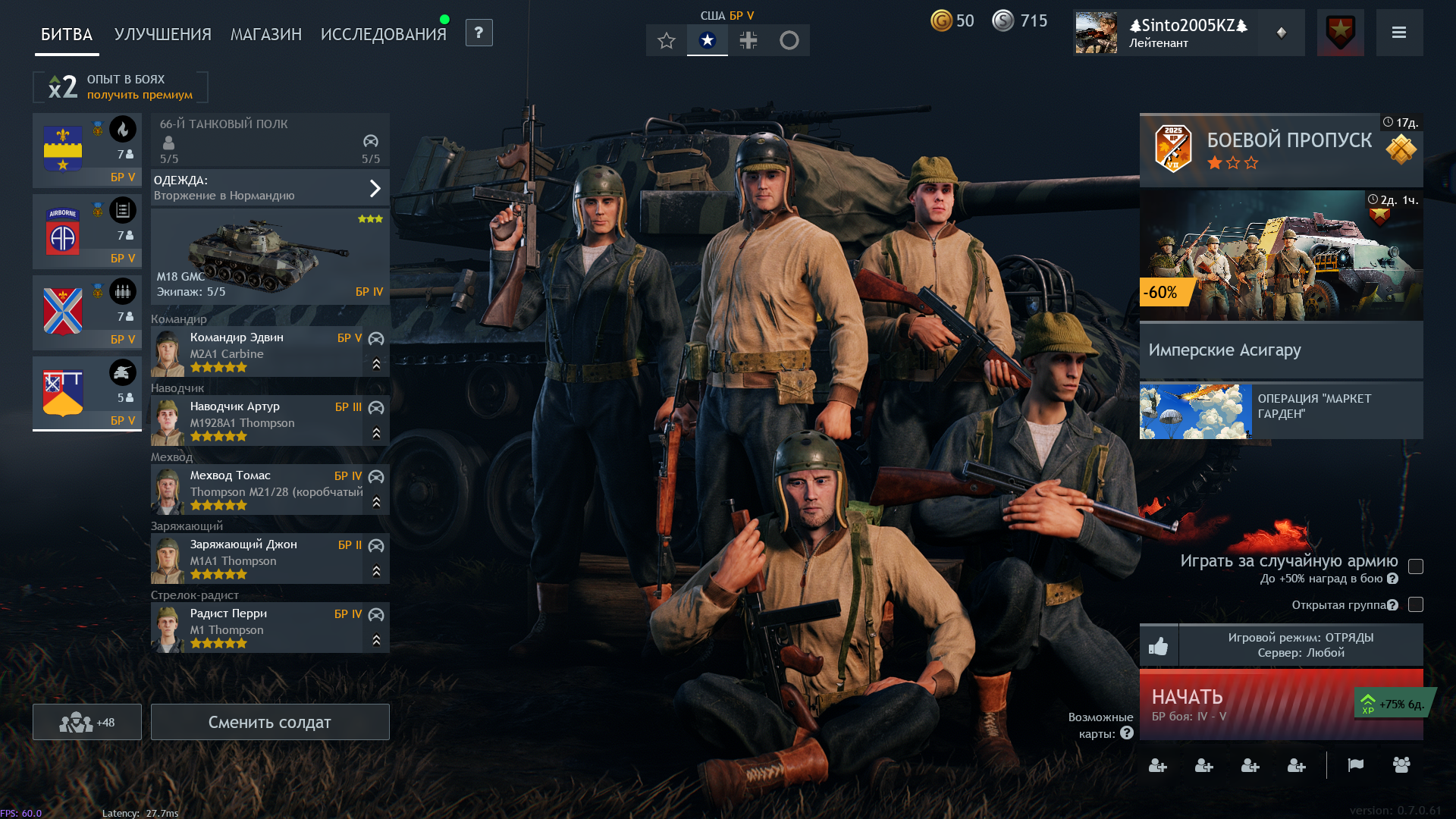Go to the ИССЛЕДОВАНИЯ tab
The height and width of the screenshot is (819, 1456).
pyautogui.click(x=383, y=35)
